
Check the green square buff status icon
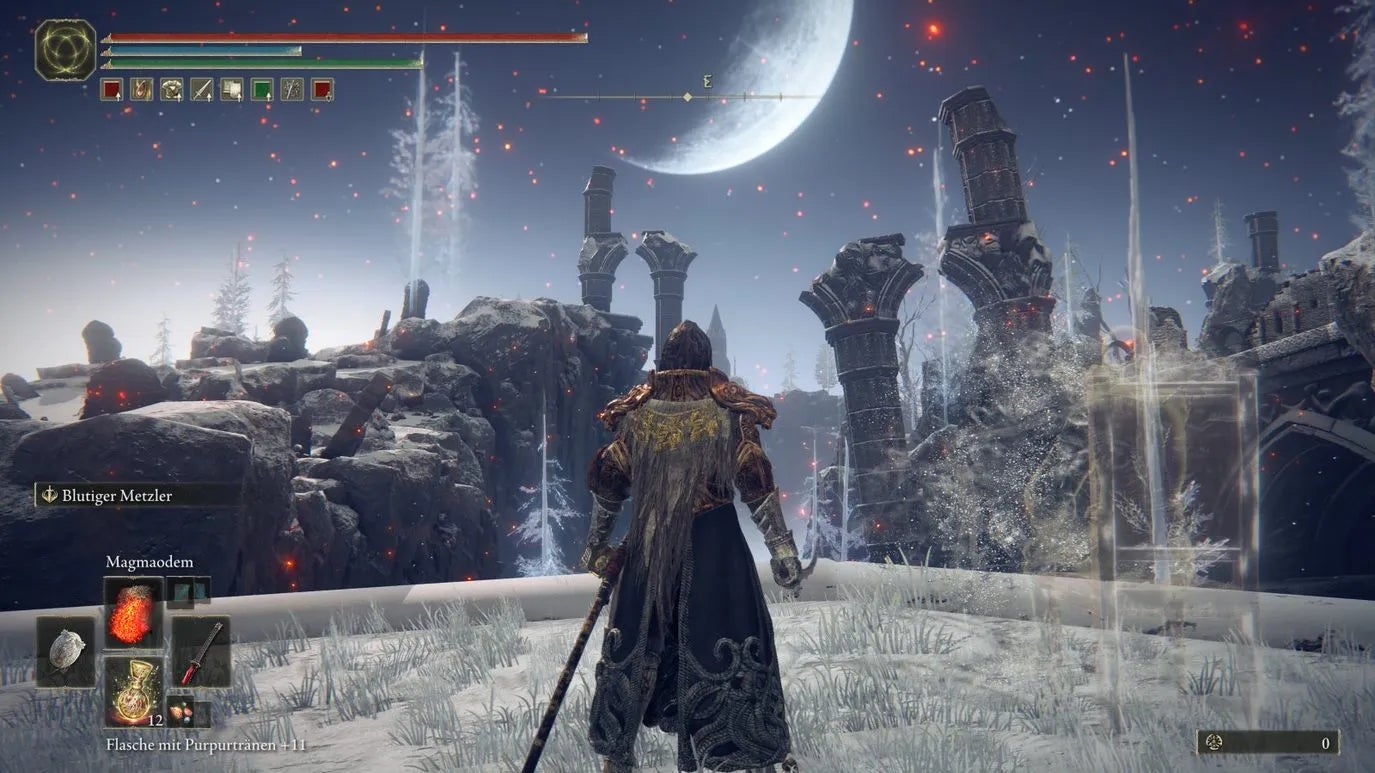click(262, 90)
